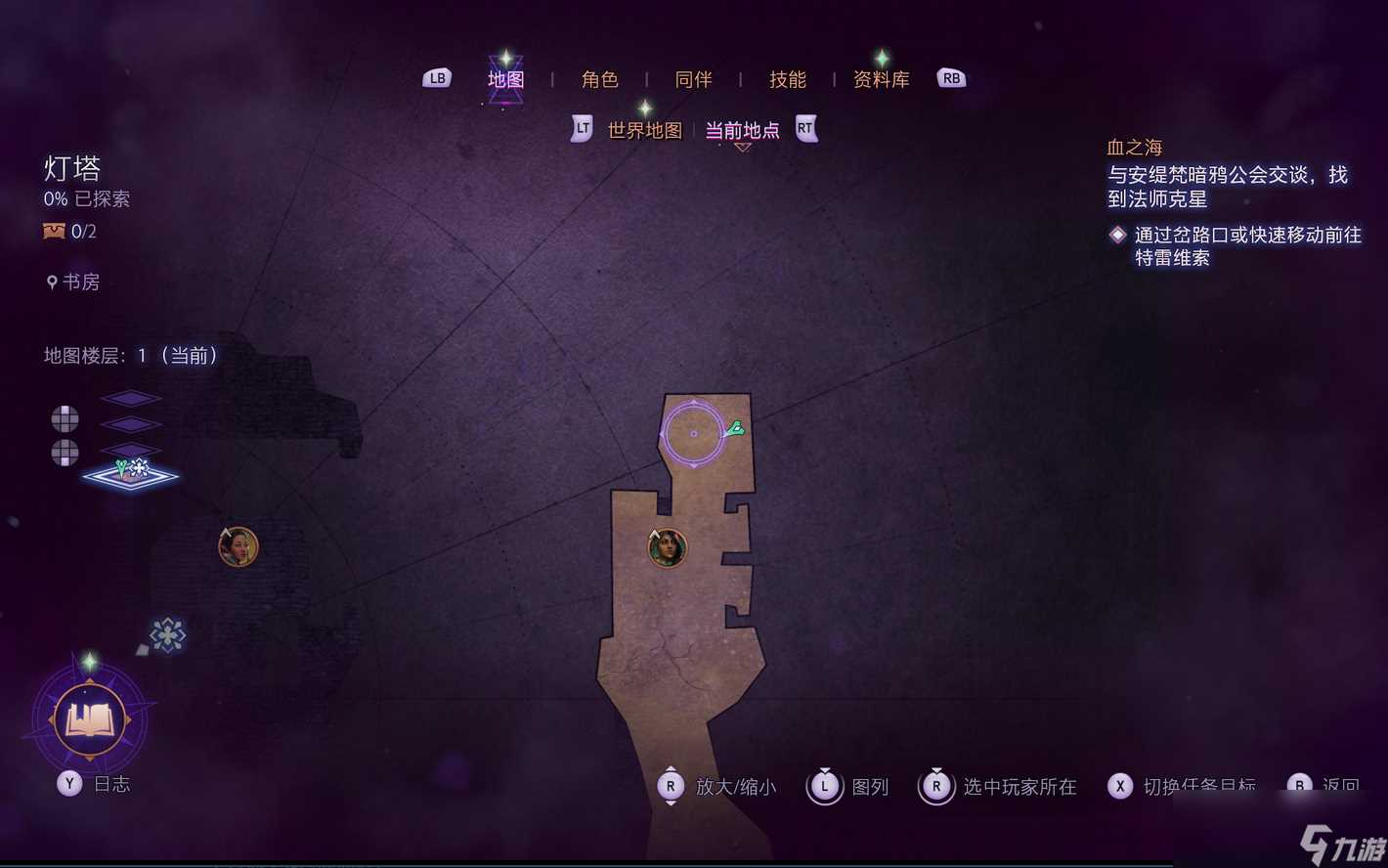This screenshot has height=868, width=1388.
Task: Select the highlighted current map floor layer
Action: click(x=131, y=475)
